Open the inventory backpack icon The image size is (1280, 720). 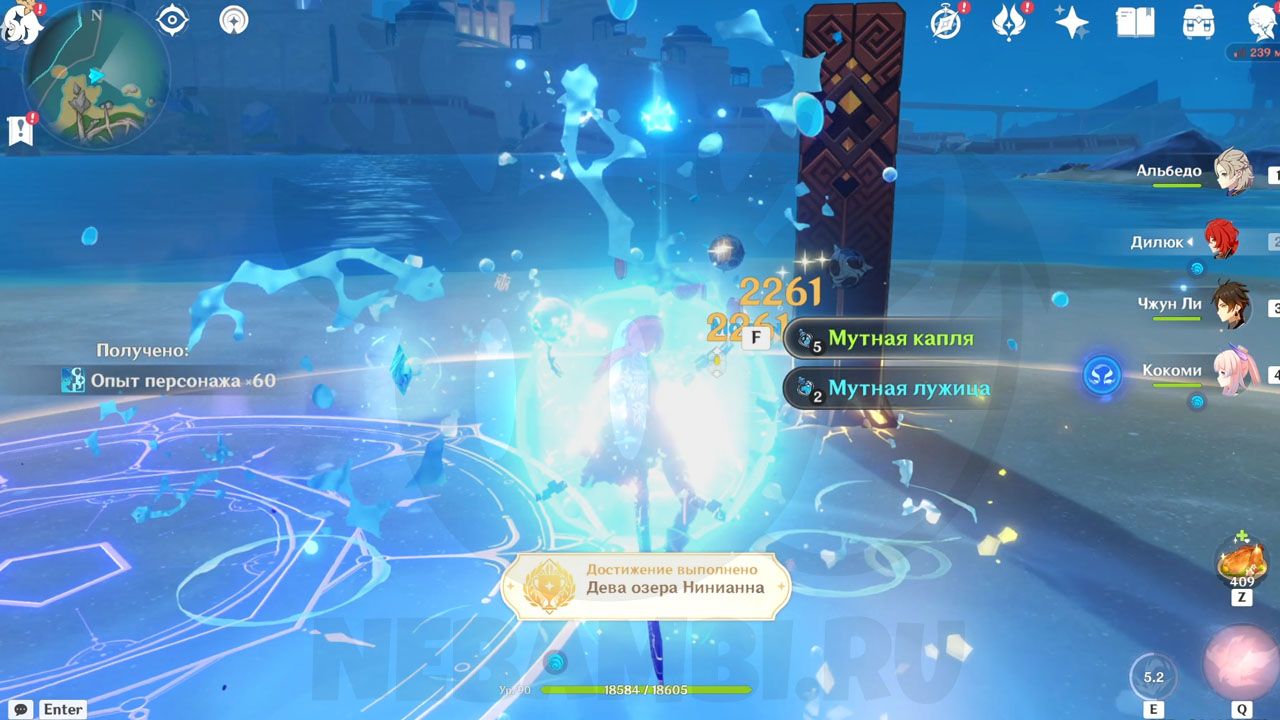(1198, 22)
